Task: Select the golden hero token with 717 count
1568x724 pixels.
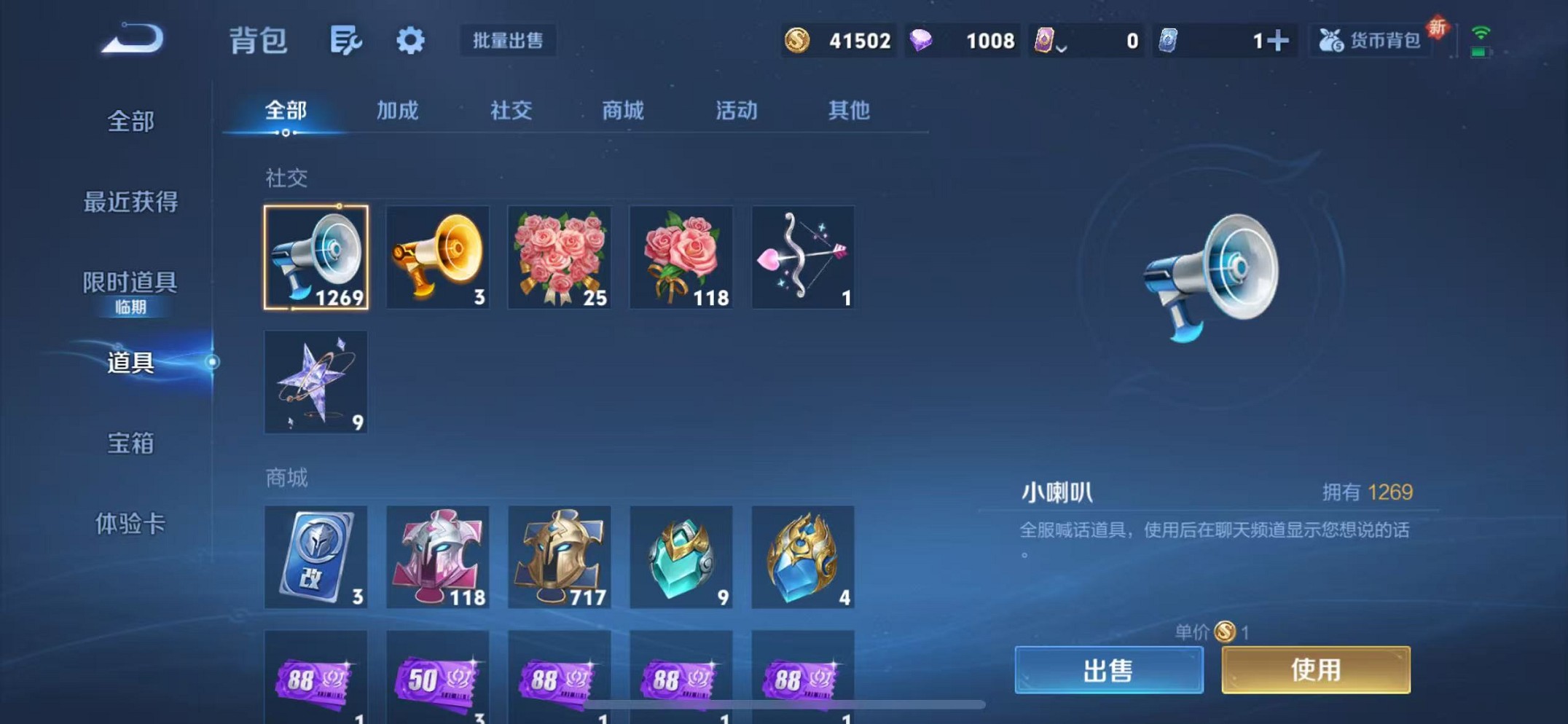Action: pyautogui.click(x=560, y=558)
